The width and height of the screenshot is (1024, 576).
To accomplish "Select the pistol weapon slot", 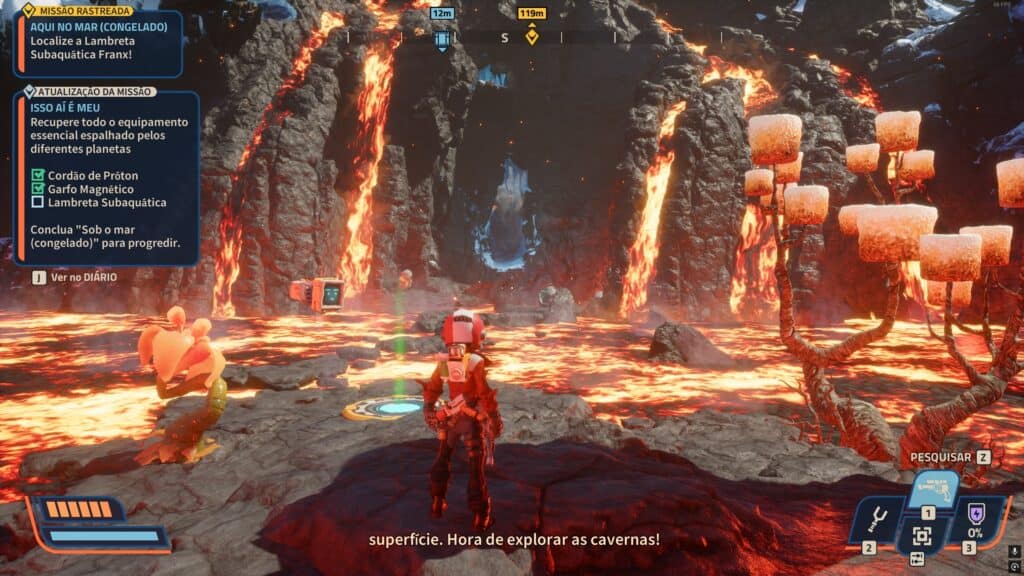I will [x=934, y=491].
